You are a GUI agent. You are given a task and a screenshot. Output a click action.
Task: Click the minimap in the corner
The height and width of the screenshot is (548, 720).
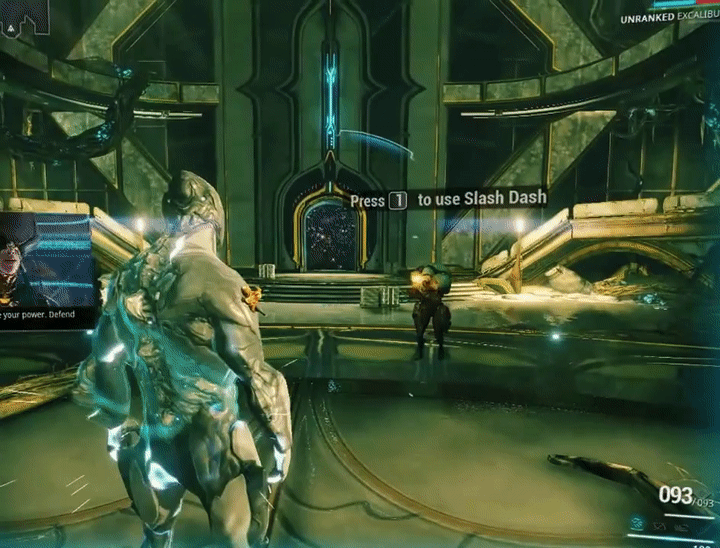(23, 14)
